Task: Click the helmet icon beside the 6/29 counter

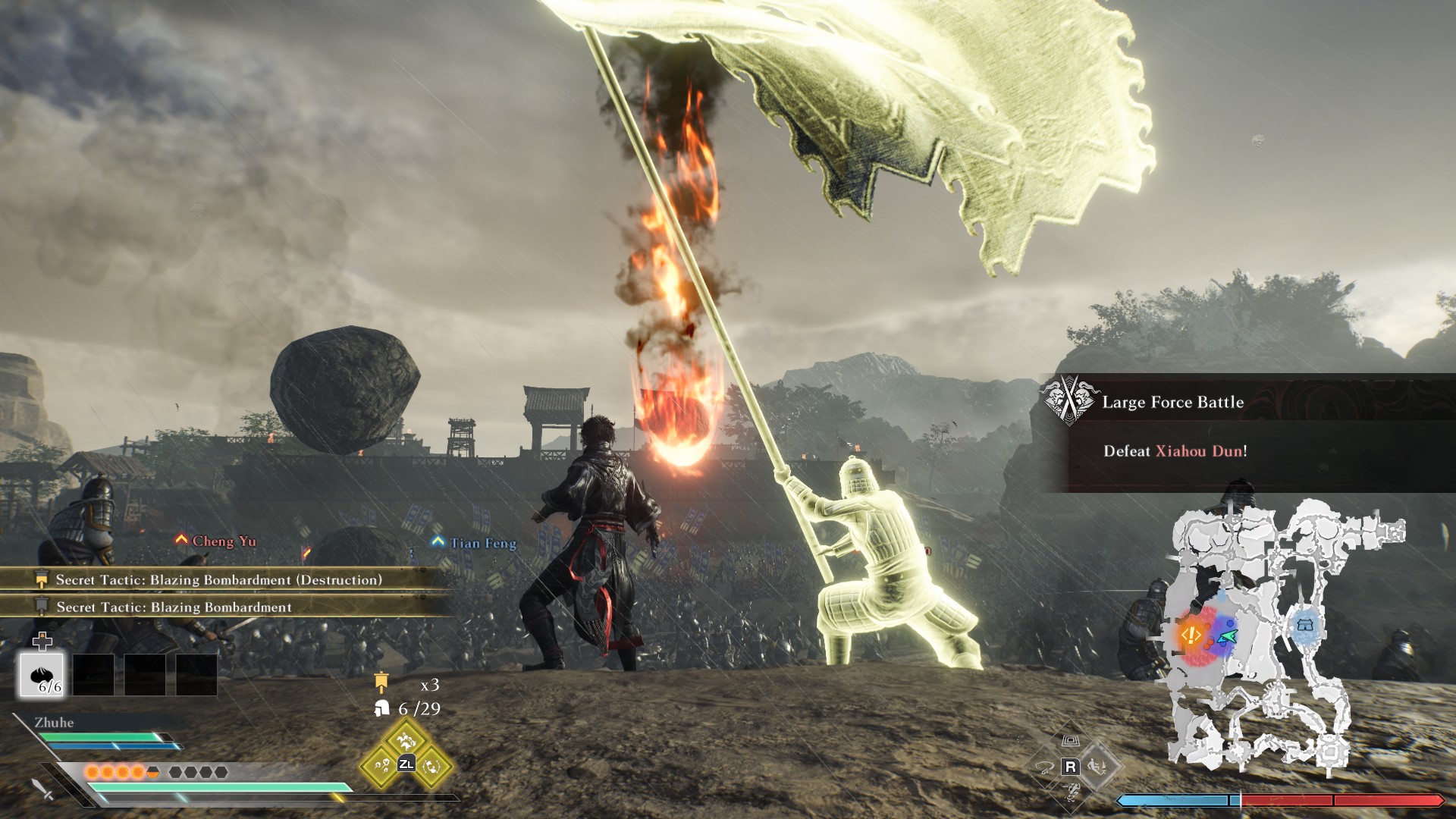Action: pos(381,708)
